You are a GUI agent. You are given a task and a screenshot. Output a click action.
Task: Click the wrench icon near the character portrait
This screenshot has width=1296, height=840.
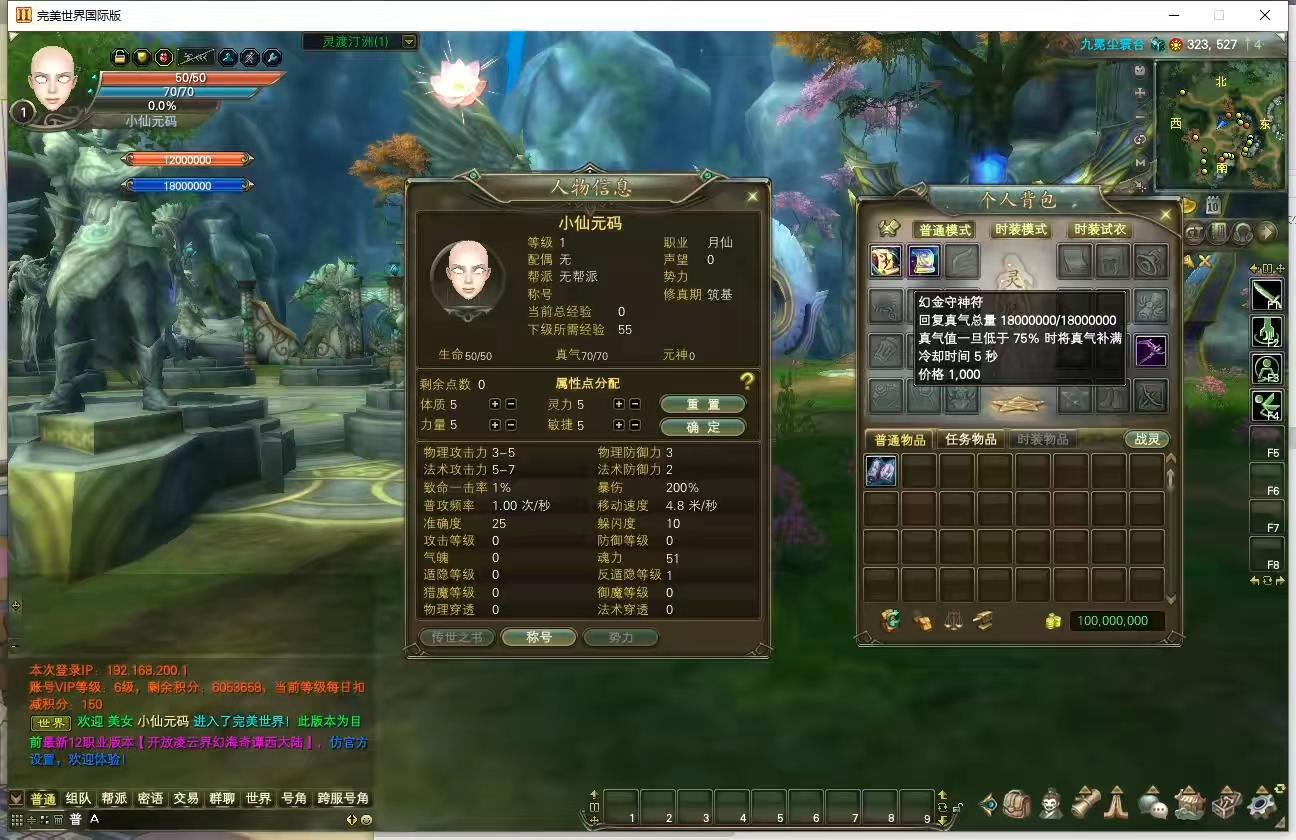pyautogui.click(x=273, y=57)
